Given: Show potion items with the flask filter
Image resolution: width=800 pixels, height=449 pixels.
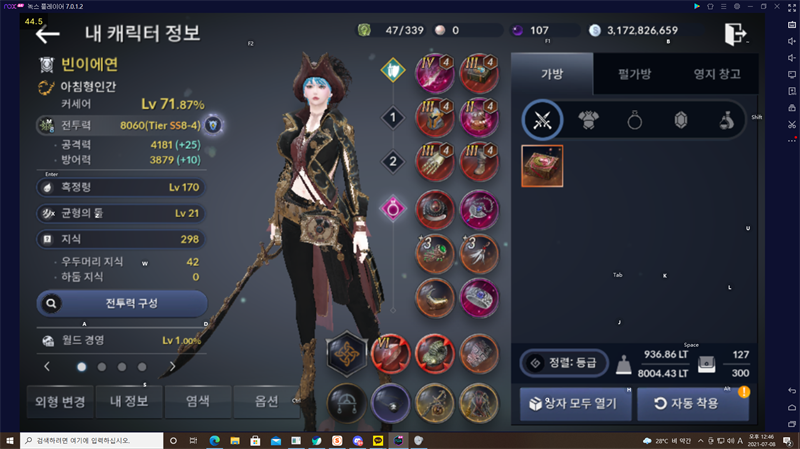Looking at the screenshot, I should [x=729, y=121].
